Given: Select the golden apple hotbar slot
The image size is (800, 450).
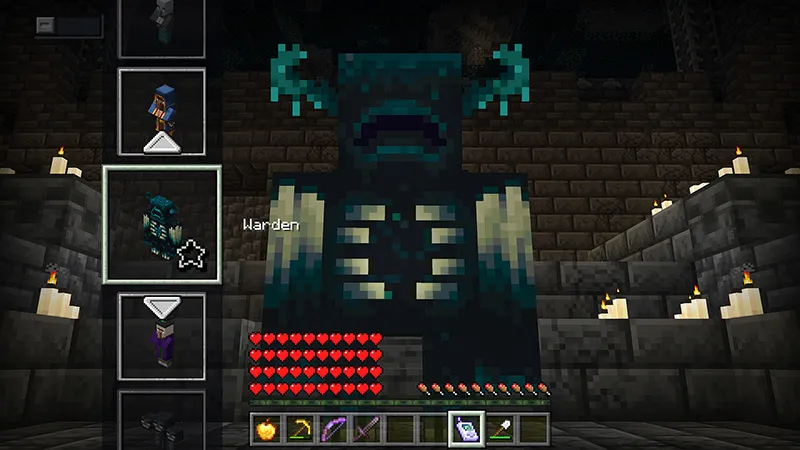Looking at the screenshot, I should coord(265,430).
